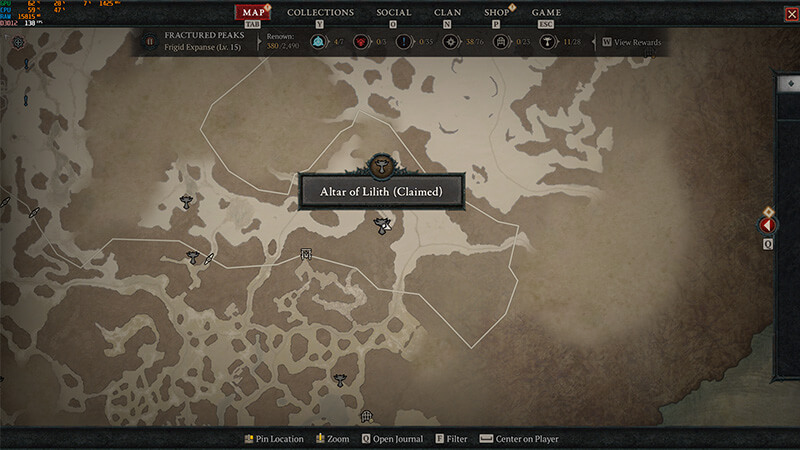Click the waypoints renown icon showing 4/7
The height and width of the screenshot is (450, 800).
click(318, 42)
